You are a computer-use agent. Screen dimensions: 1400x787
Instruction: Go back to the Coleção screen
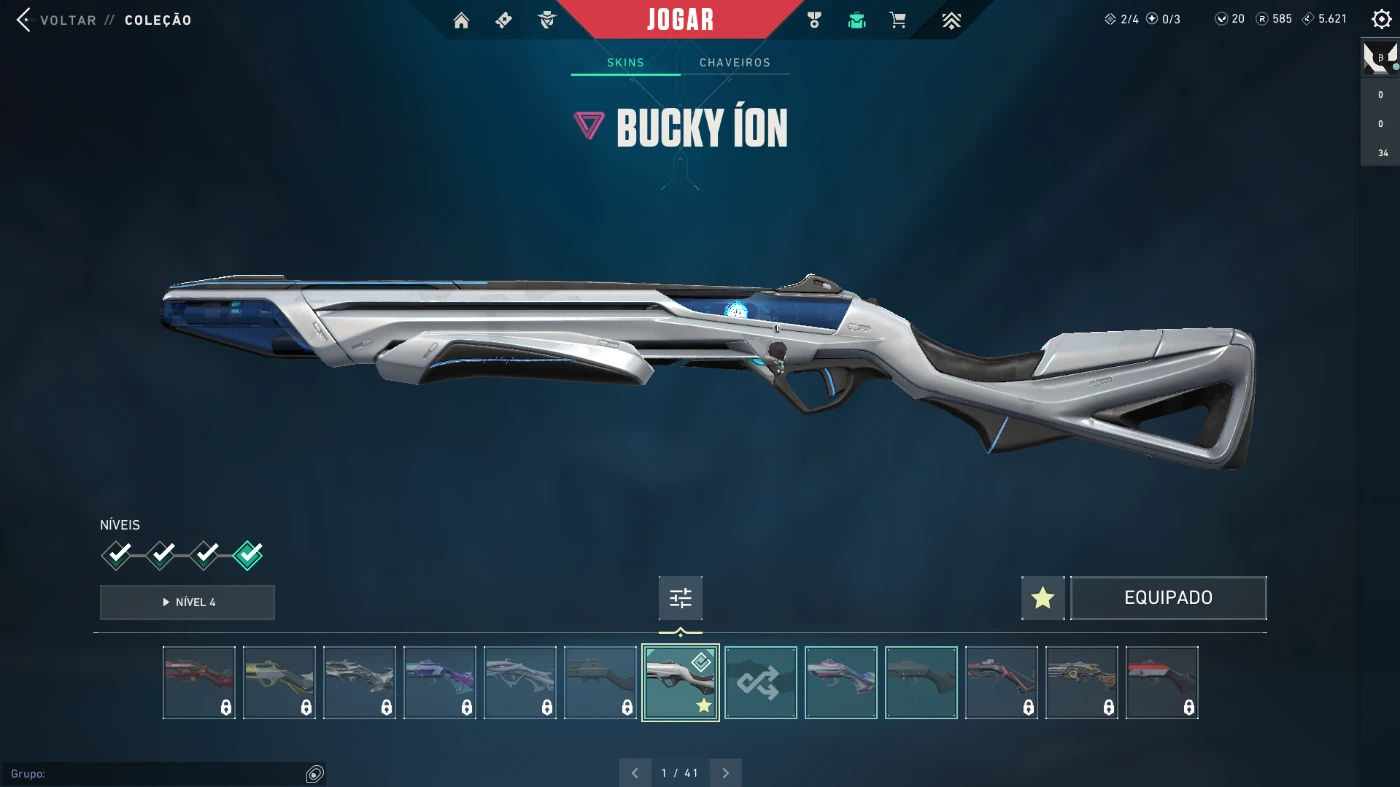[x=60, y=20]
